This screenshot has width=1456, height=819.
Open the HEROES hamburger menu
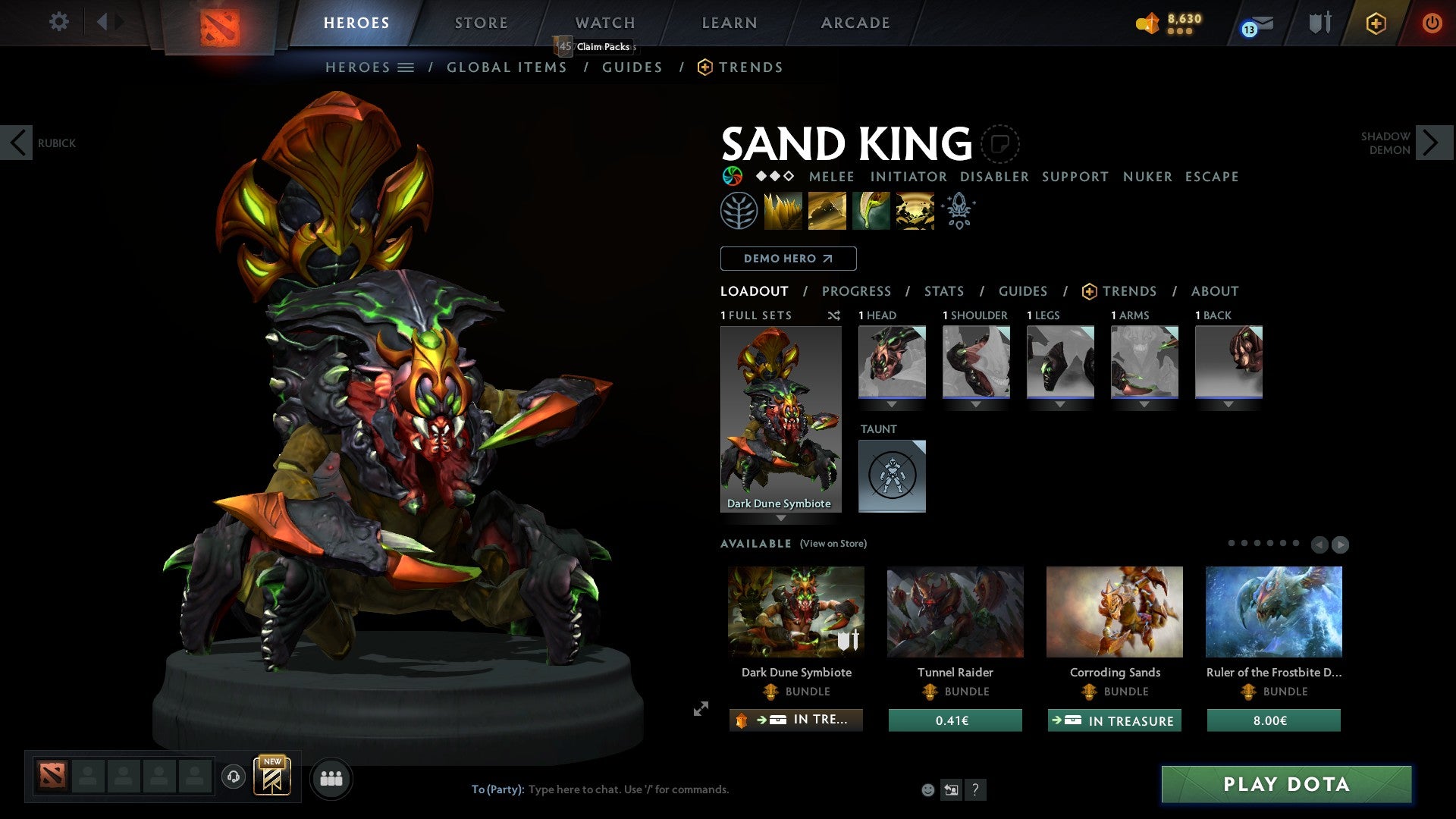coord(406,67)
